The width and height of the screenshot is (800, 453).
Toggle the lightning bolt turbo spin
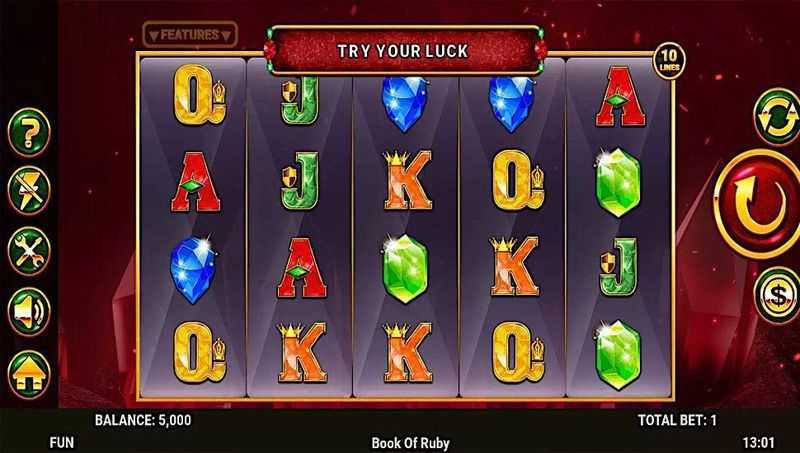pos(28,190)
